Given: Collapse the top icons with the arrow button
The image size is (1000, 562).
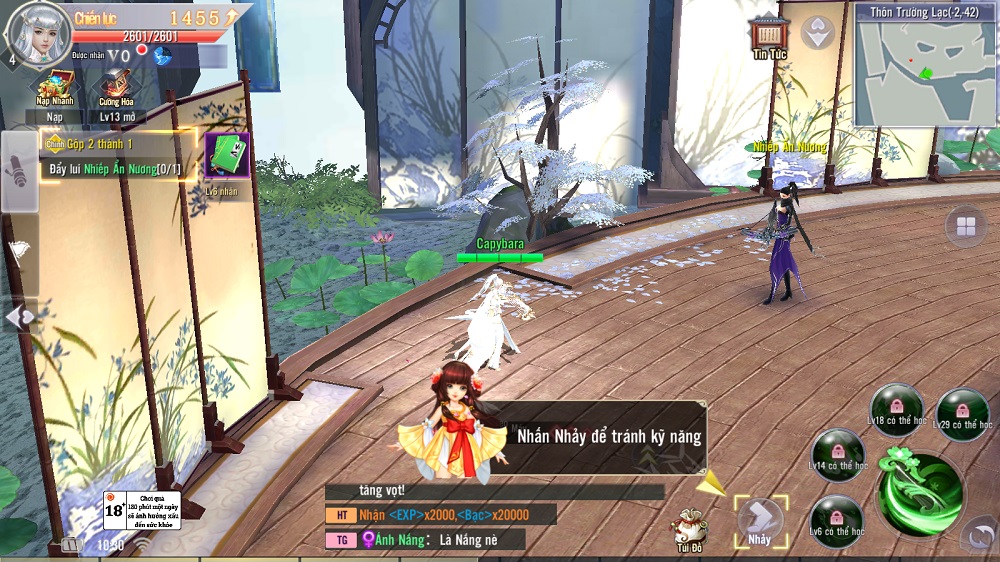Looking at the screenshot, I should click(x=818, y=32).
